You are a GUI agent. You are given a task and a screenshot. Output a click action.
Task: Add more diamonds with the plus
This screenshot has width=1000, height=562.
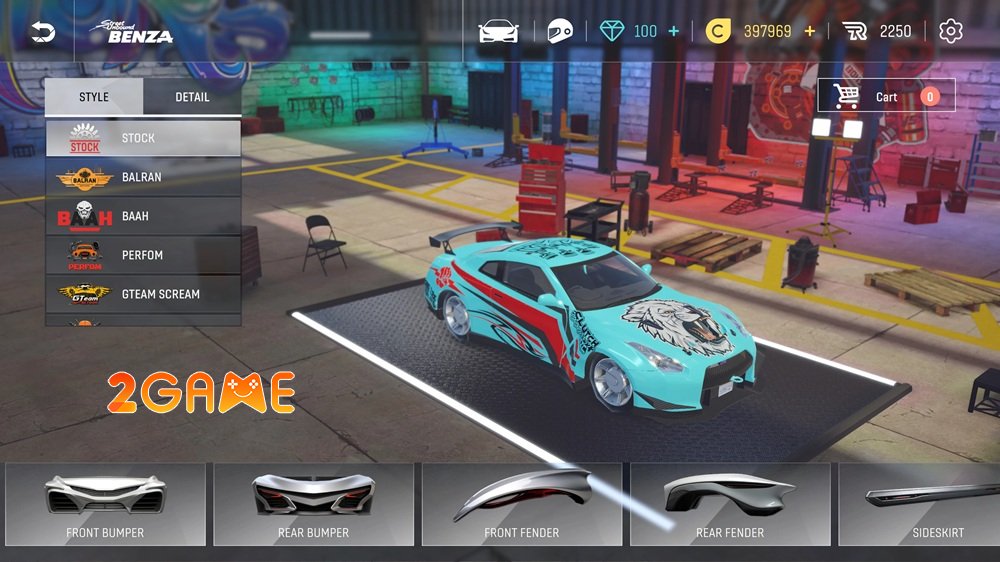point(673,32)
